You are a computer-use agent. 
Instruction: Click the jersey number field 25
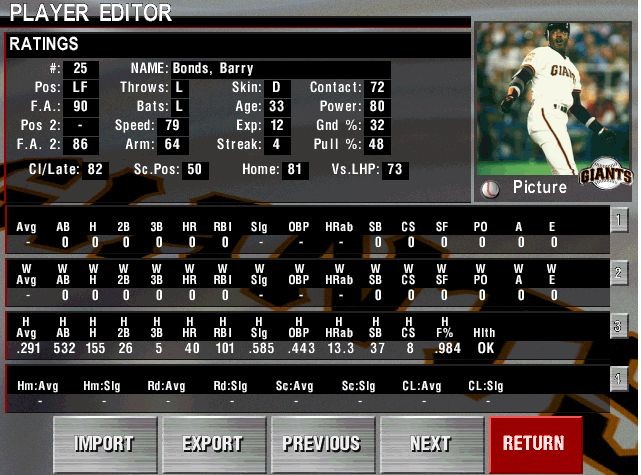80,68
